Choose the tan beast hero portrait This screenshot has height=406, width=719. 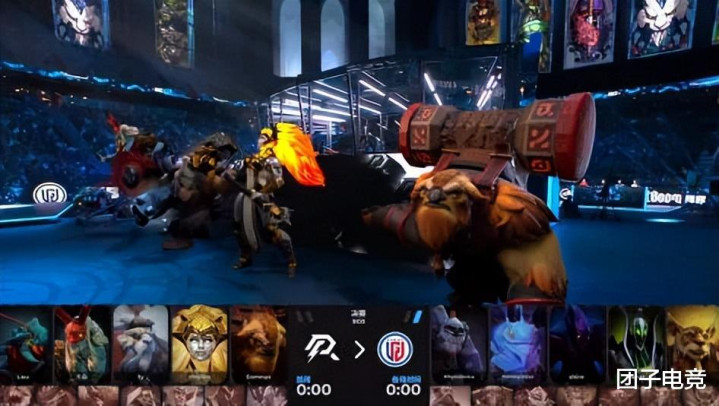[692, 345]
